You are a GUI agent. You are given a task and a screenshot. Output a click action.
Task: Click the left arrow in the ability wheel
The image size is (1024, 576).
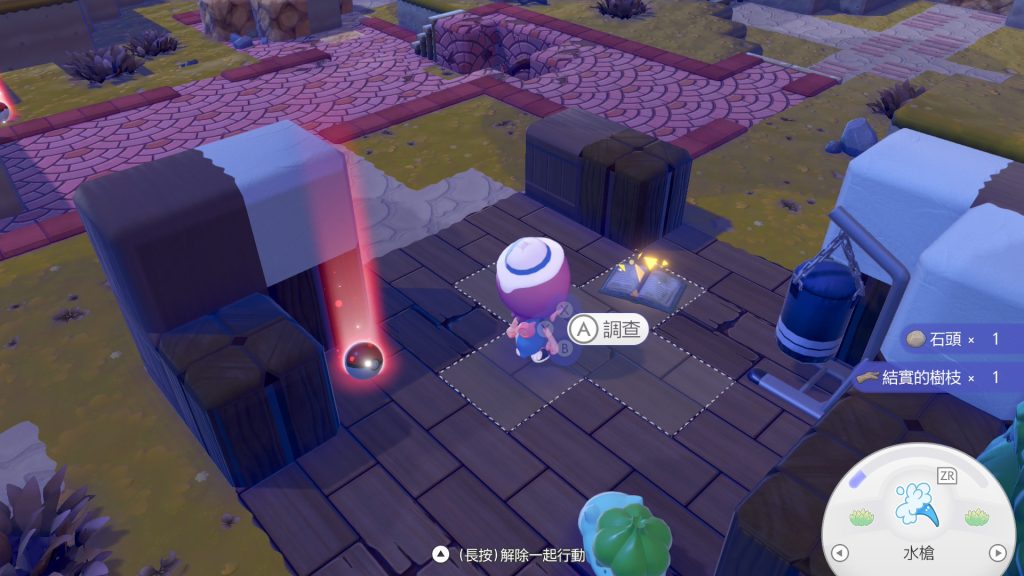click(840, 553)
